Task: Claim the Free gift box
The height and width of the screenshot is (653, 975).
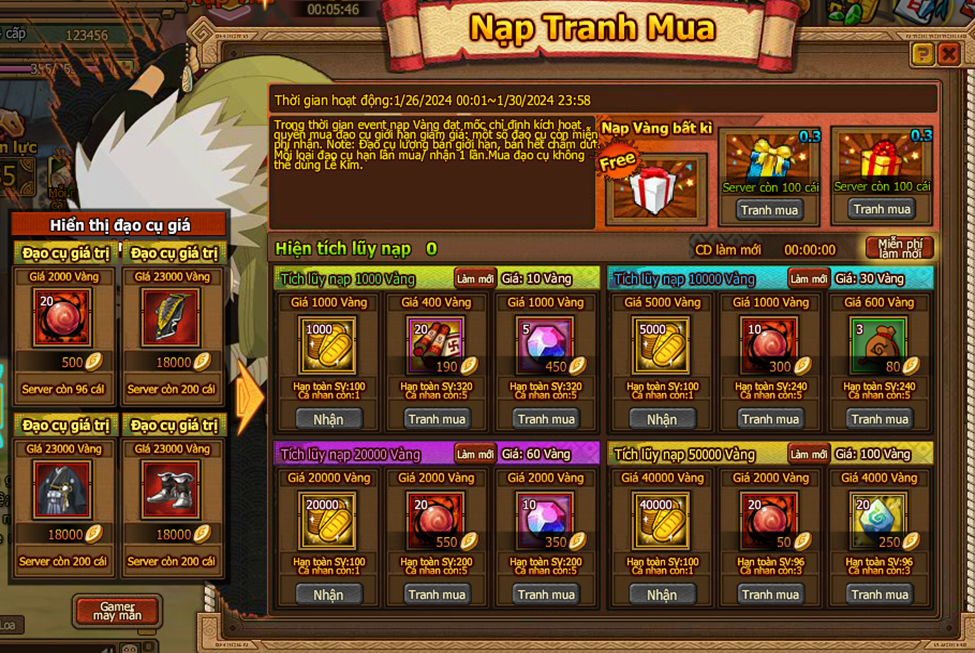Action: (655, 187)
